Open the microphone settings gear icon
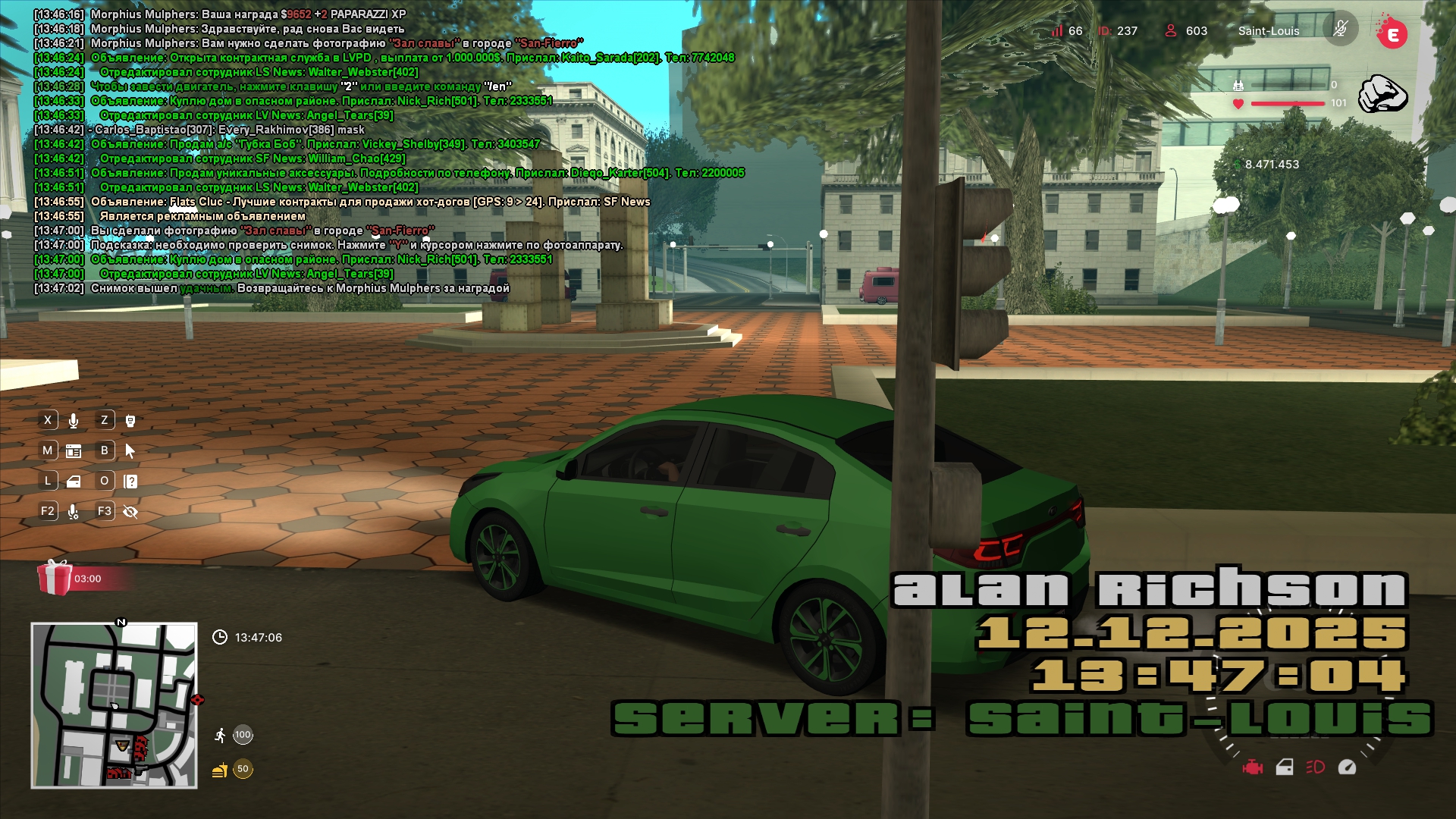Viewport: 1456px width, 819px height. (x=74, y=512)
